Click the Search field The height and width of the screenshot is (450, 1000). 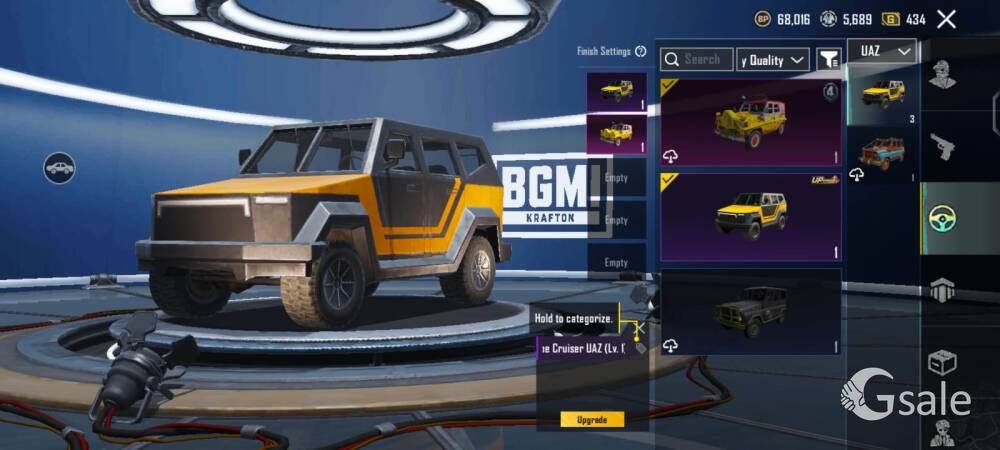697,60
